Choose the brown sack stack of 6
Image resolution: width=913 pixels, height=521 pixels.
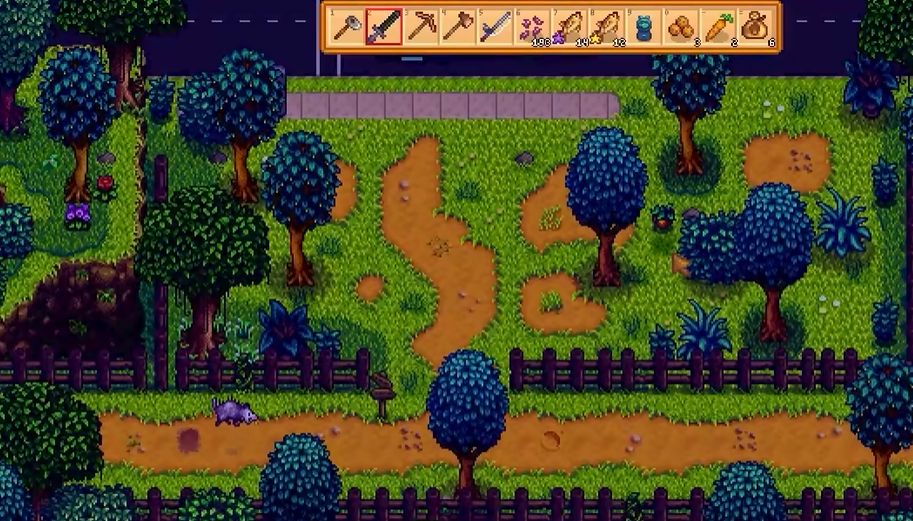pyautogui.click(x=754, y=27)
